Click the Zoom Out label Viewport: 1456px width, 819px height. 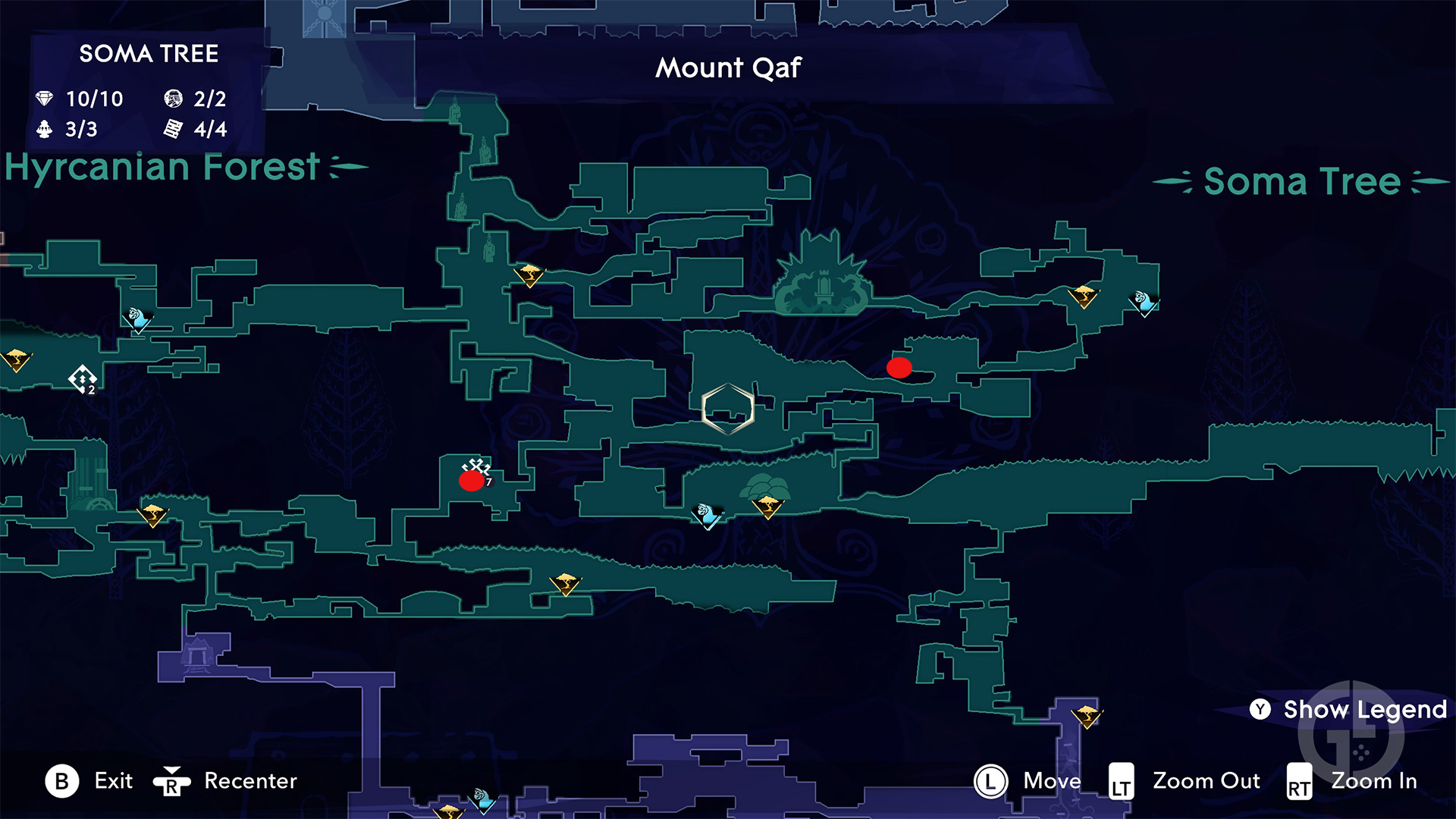coord(1206,781)
